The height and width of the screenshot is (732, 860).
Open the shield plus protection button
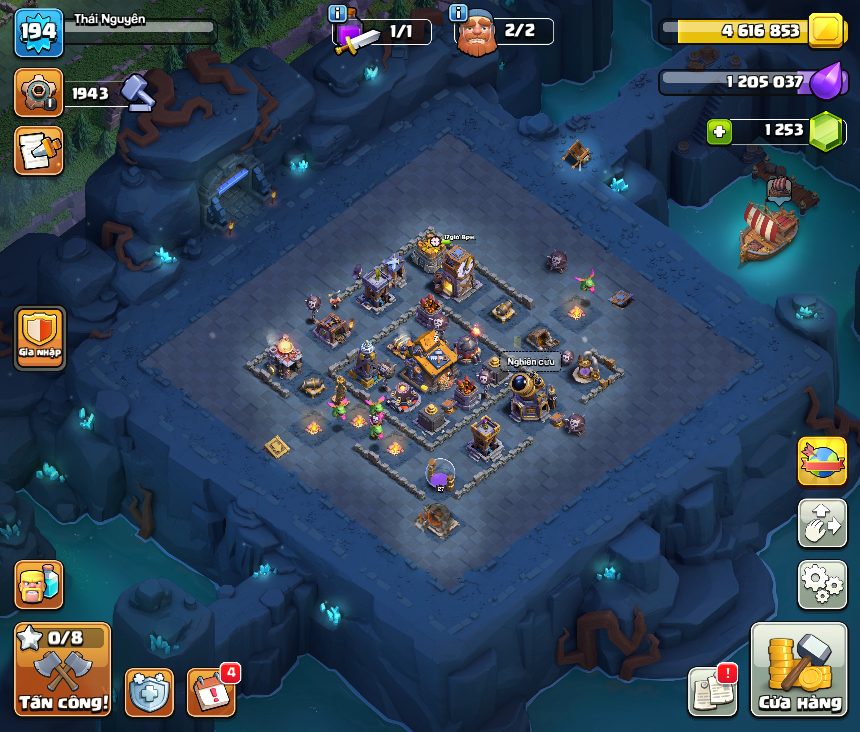click(149, 692)
